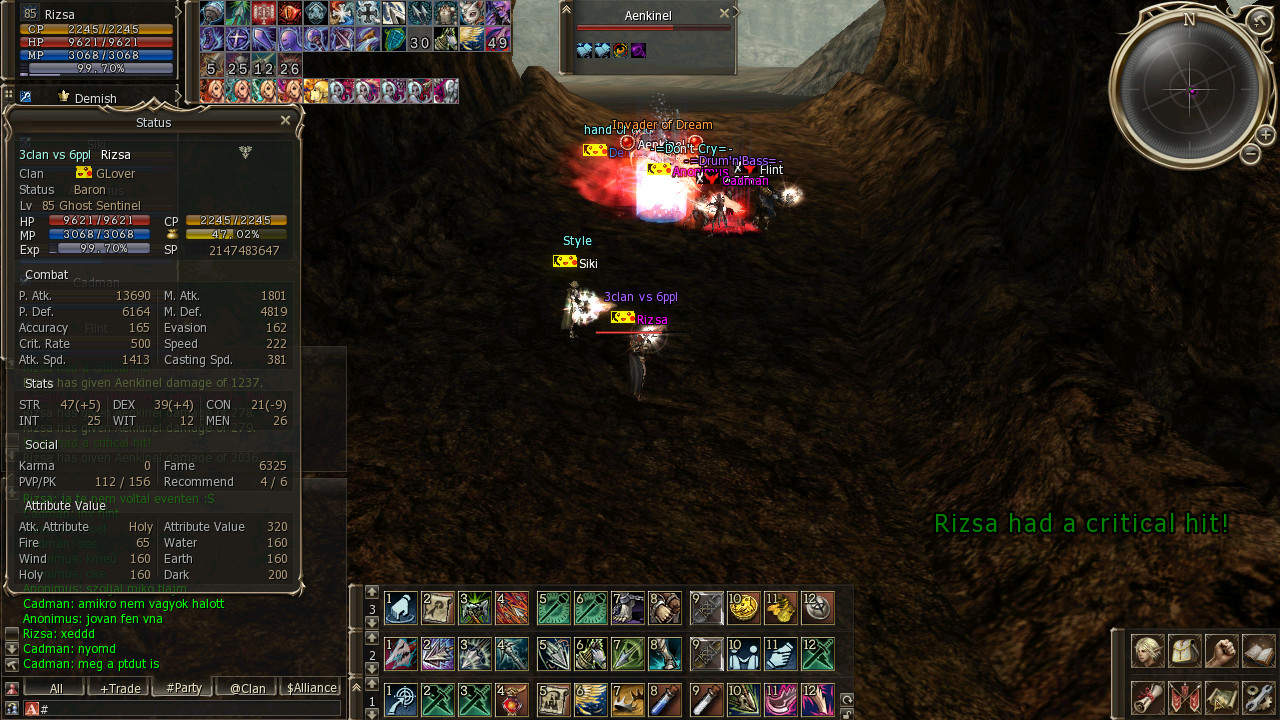Switch to the $Alliance chat tab
The height and width of the screenshot is (720, 1280).
[x=311, y=688]
